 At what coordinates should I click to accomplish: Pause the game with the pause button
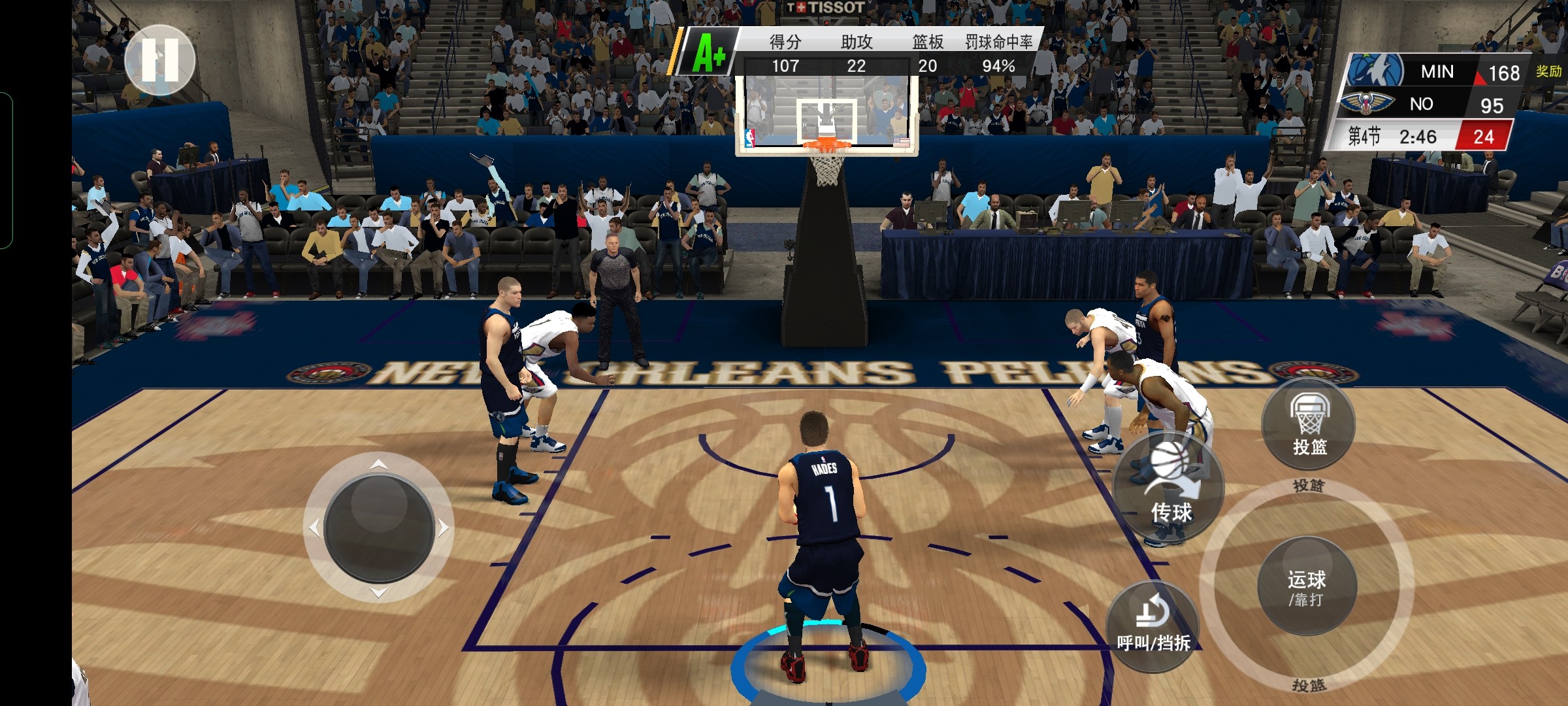pyautogui.click(x=160, y=60)
